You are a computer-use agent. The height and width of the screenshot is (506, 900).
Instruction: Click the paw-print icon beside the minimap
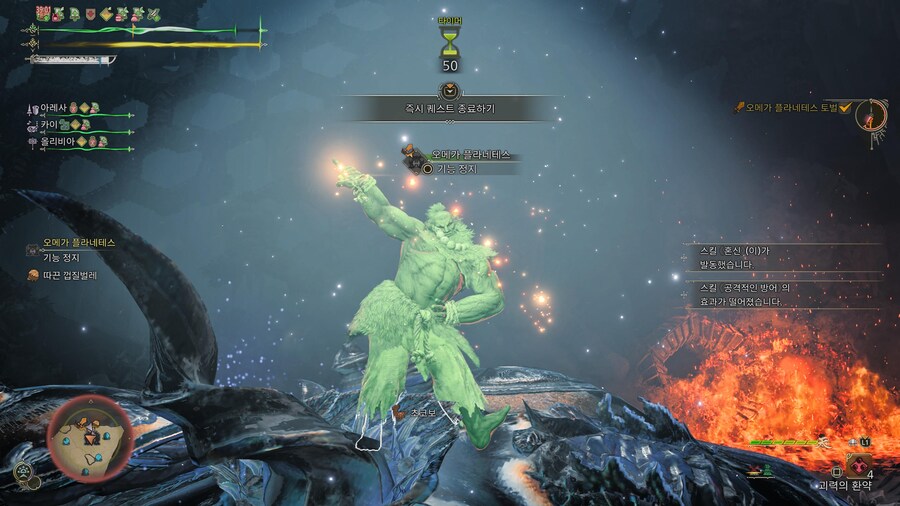tap(22, 472)
